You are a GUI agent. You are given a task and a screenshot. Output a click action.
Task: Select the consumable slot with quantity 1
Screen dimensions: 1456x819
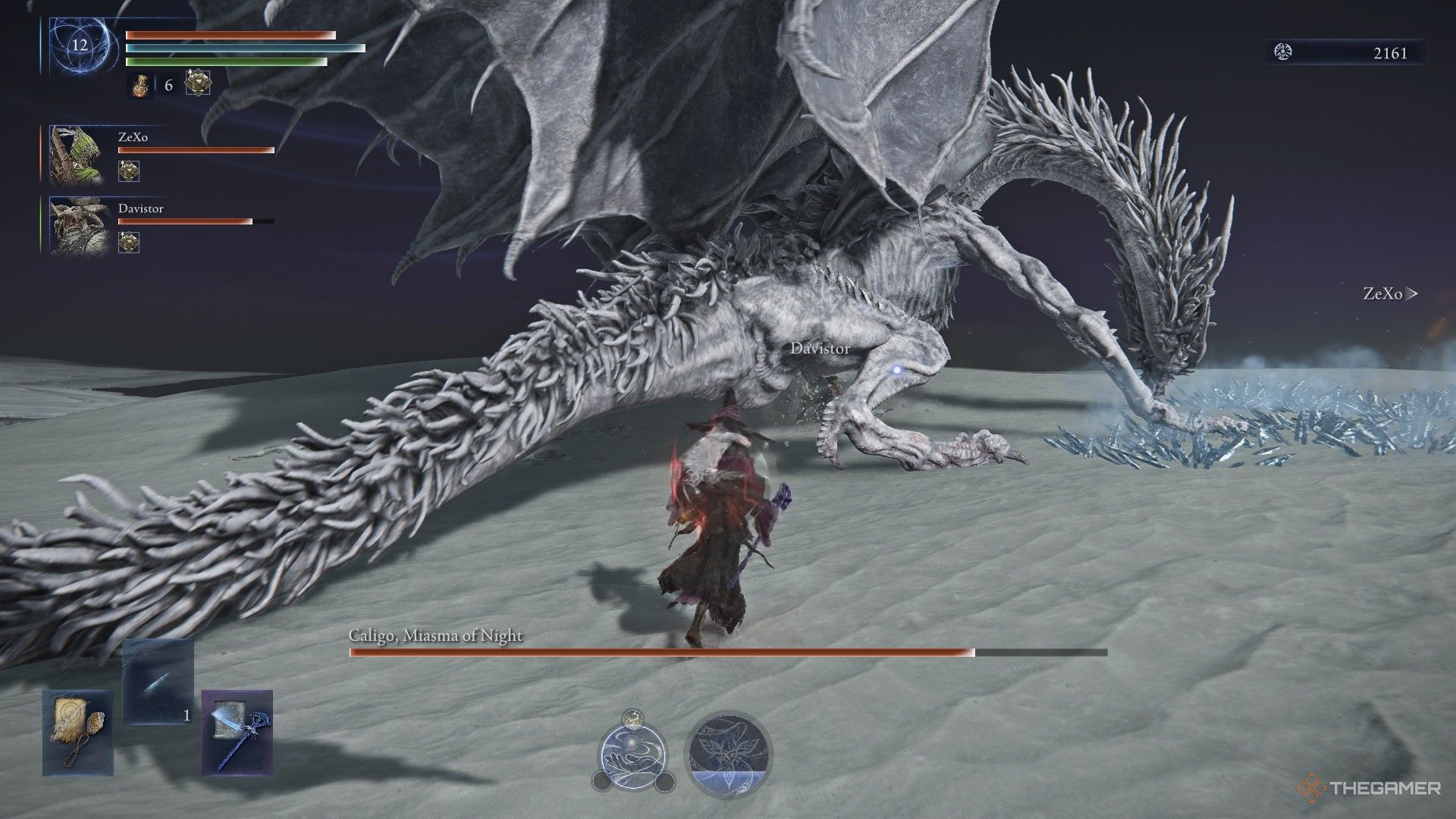pyautogui.click(x=158, y=681)
